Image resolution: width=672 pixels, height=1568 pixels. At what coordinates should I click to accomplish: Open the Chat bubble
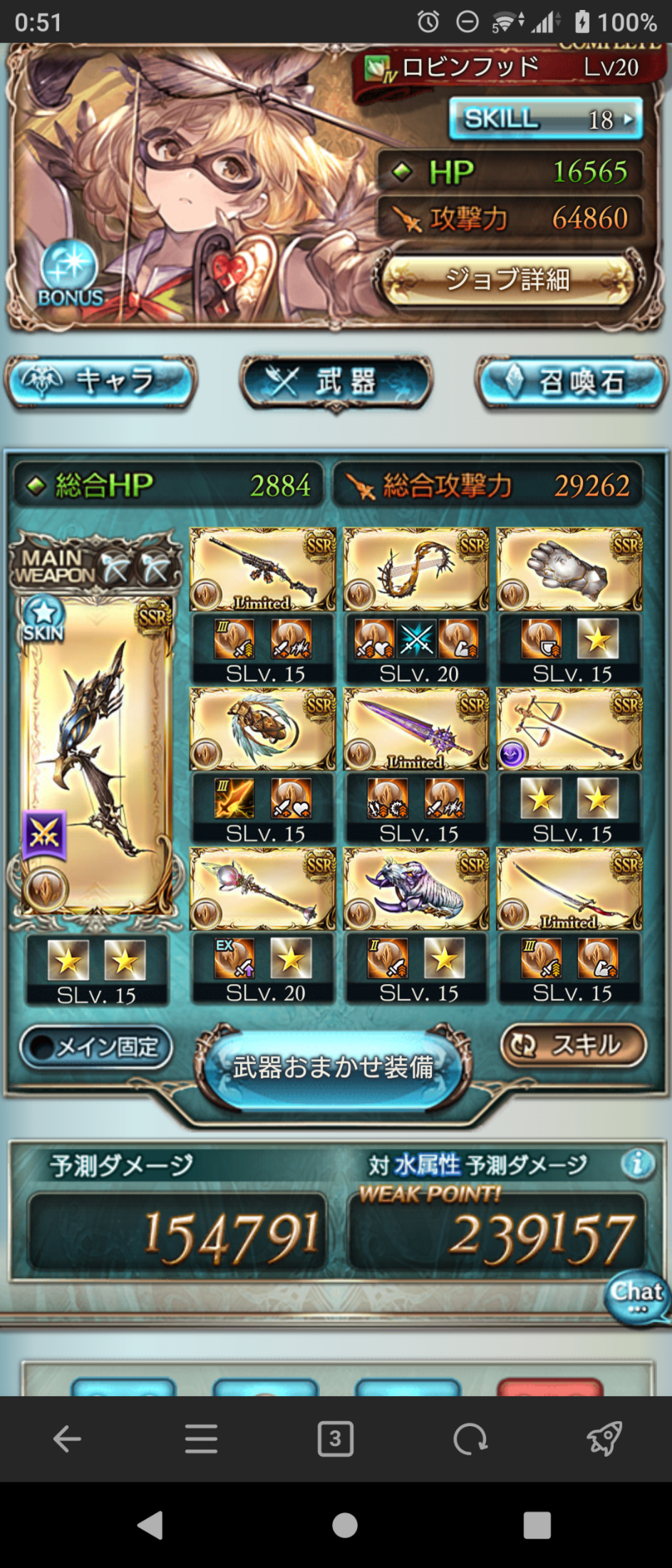coord(638,1296)
